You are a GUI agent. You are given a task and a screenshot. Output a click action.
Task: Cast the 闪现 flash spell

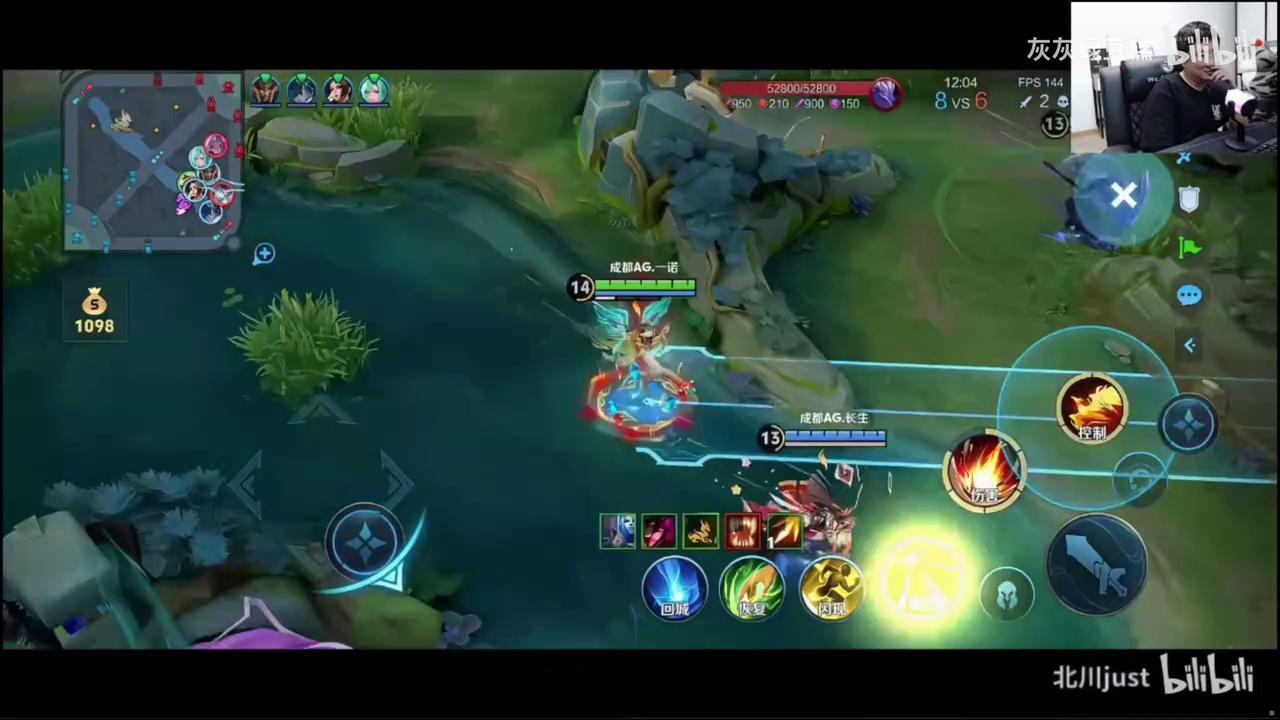[830, 587]
